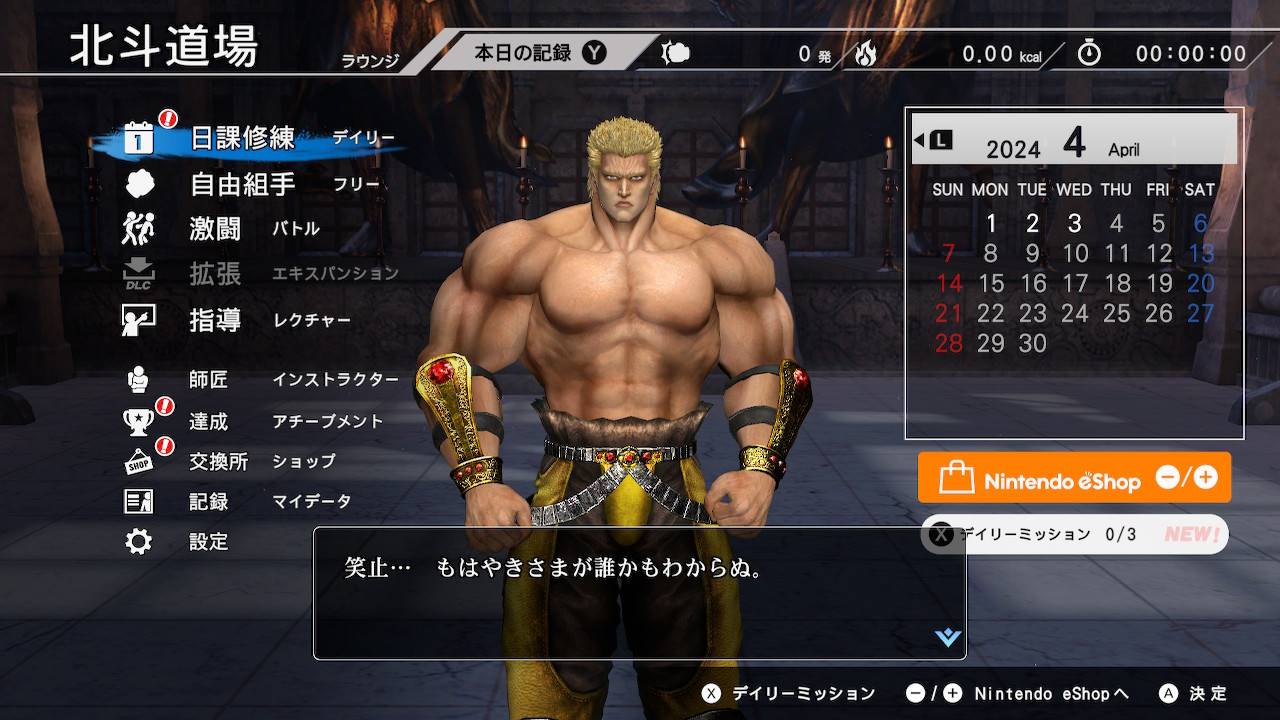Advance dialogue with the blue arrow

(947, 637)
